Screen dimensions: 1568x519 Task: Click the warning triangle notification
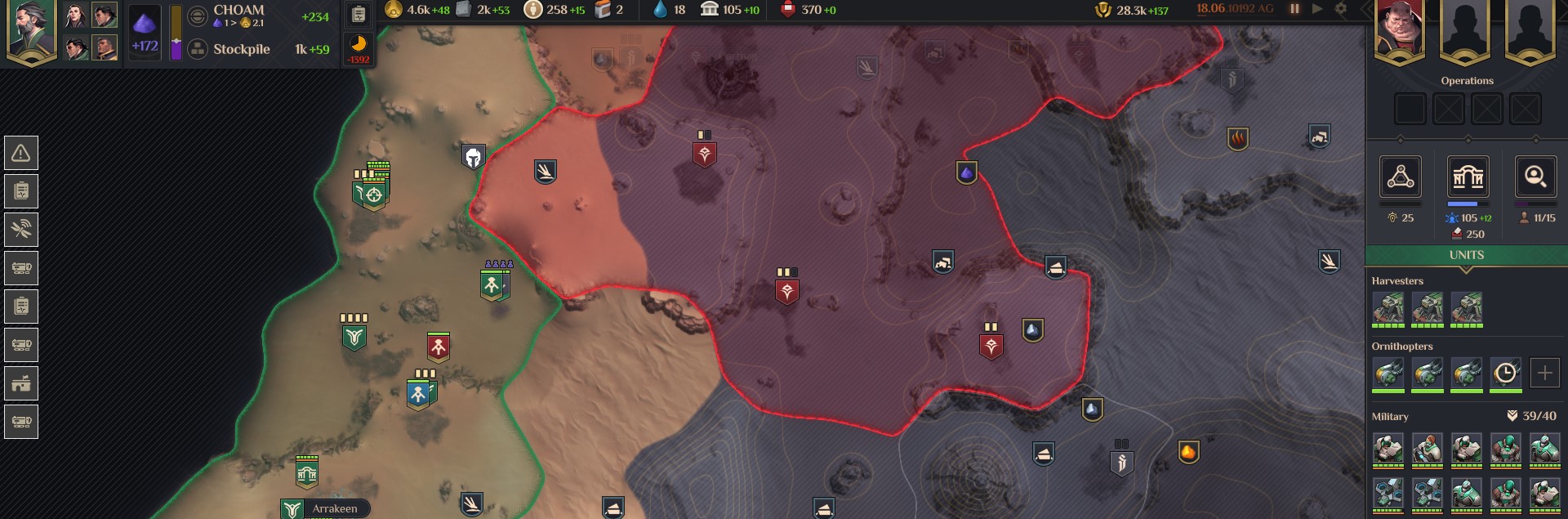click(x=21, y=153)
